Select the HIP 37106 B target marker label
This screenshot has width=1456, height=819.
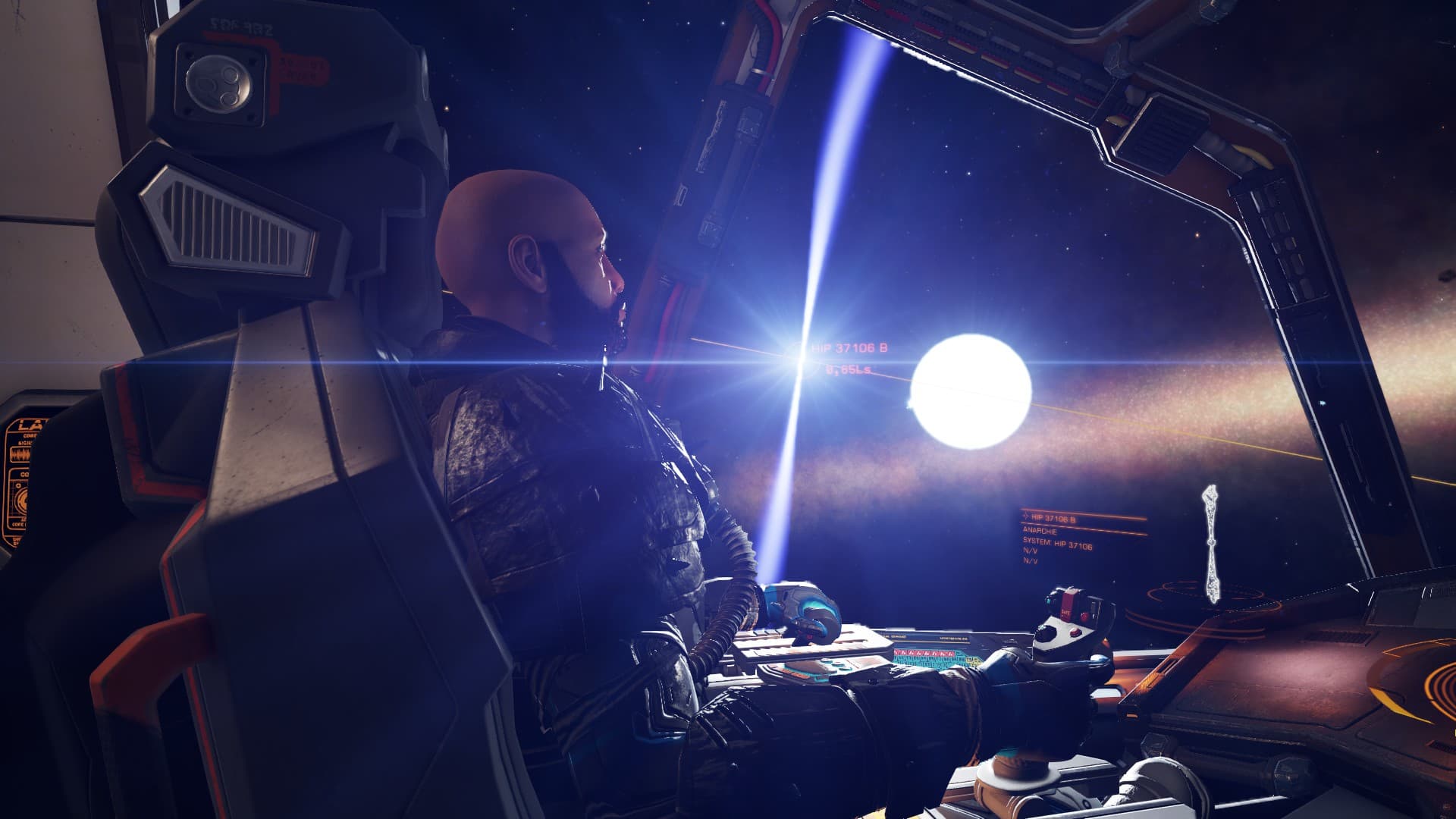click(849, 348)
